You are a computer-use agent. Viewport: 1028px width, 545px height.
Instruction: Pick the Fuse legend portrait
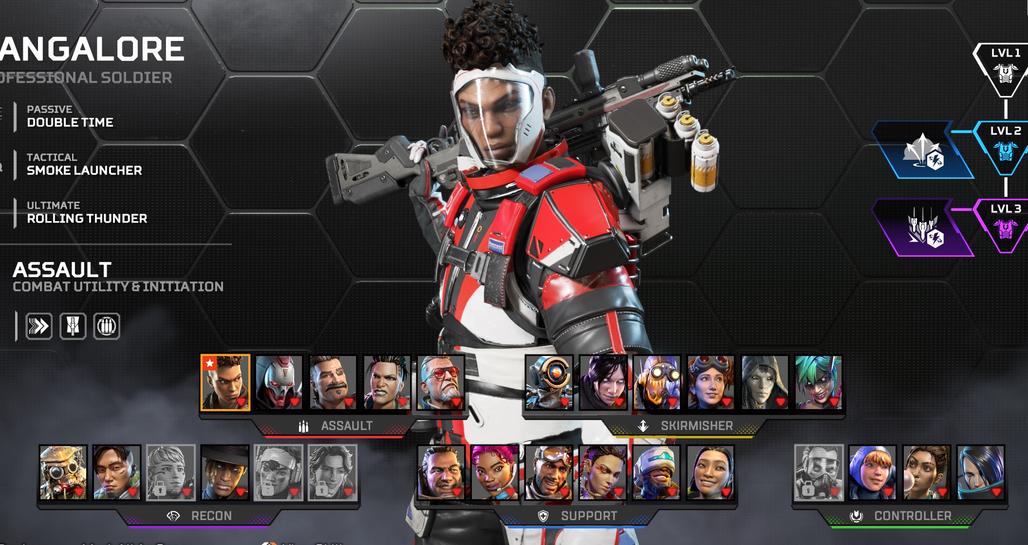pyautogui.click(x=333, y=381)
